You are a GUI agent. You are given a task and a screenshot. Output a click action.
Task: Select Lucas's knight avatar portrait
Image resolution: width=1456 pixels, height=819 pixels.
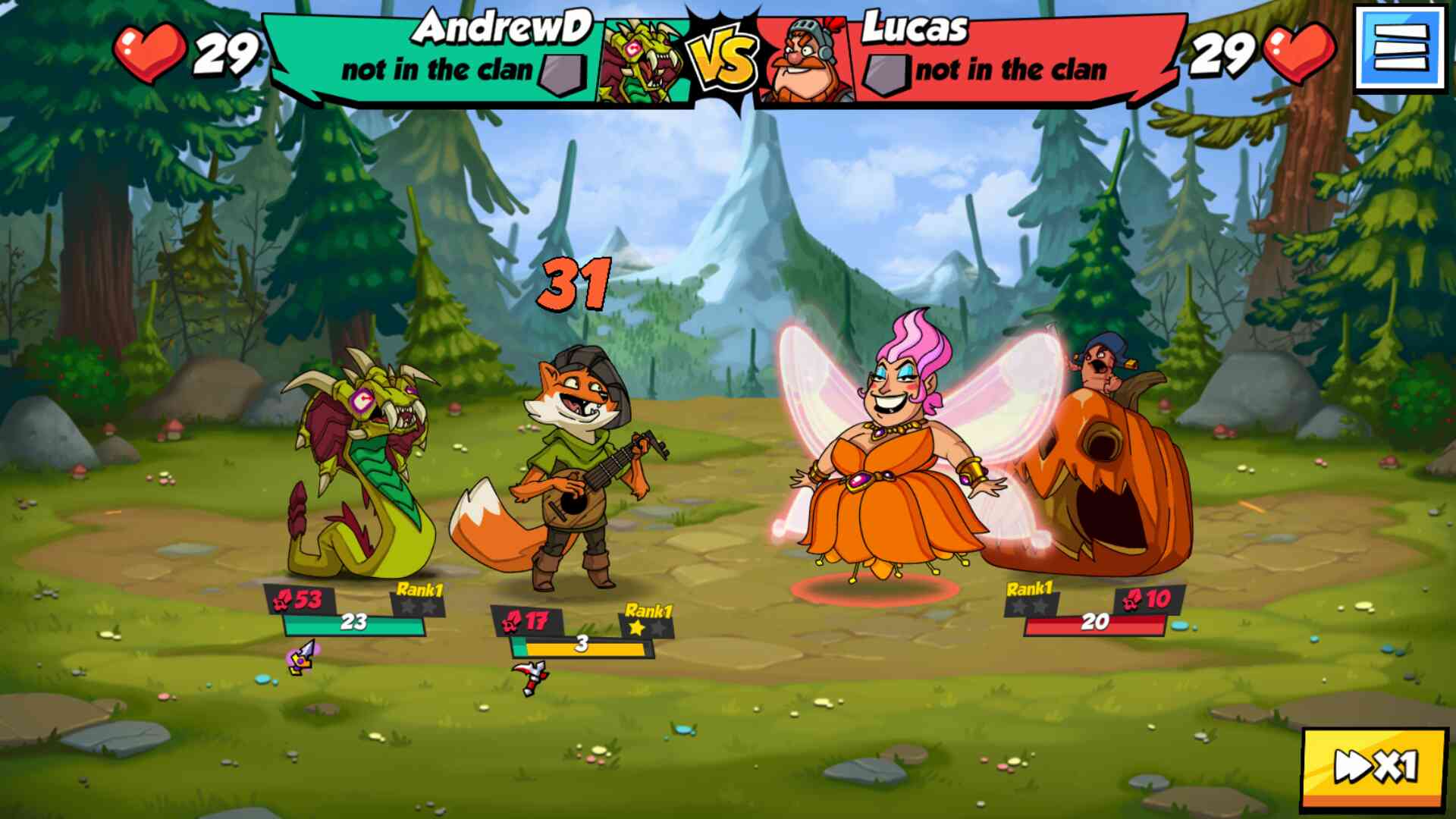tap(807, 62)
